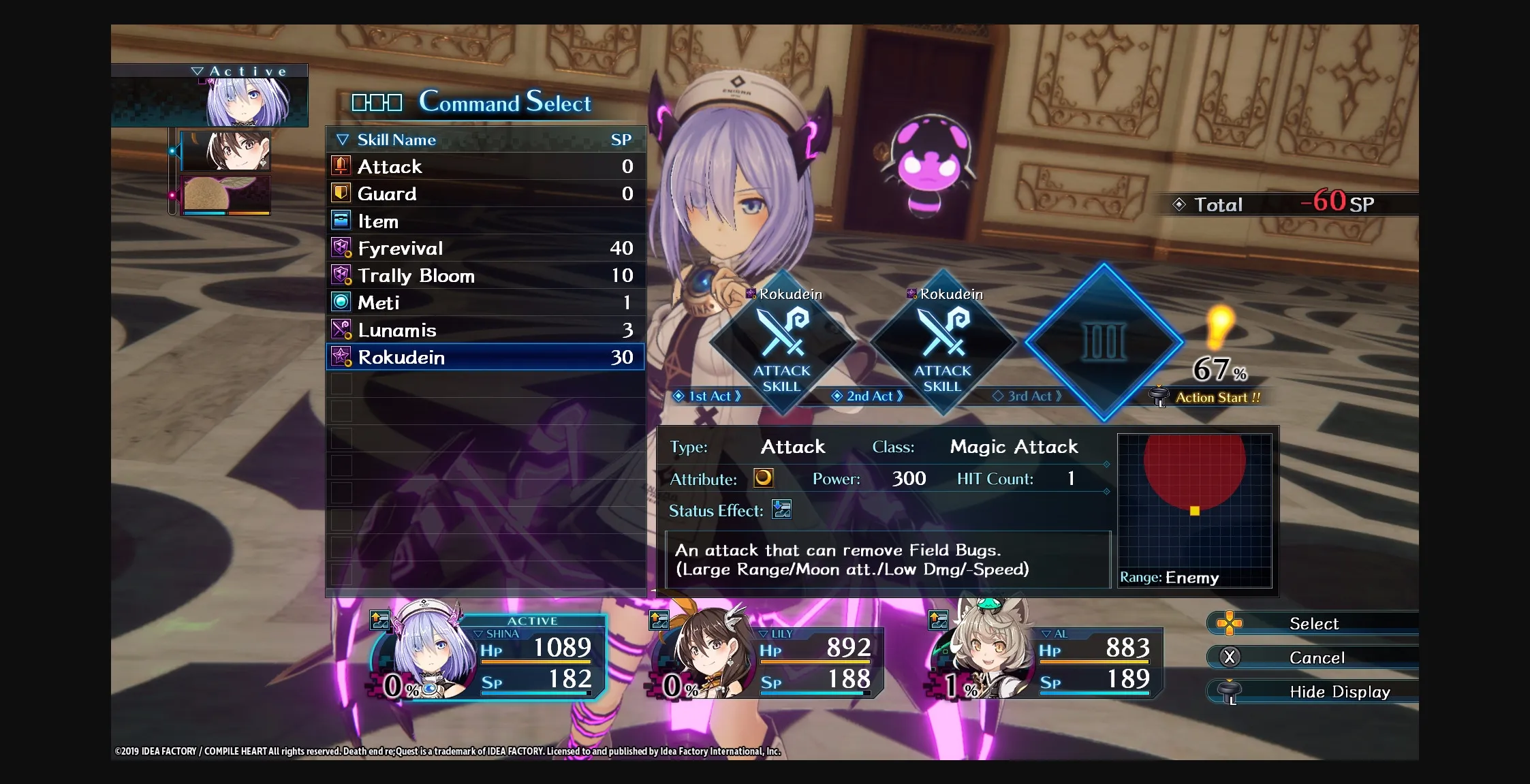Click the Lunamis skill icon
The height and width of the screenshot is (784, 1530).
pos(343,330)
